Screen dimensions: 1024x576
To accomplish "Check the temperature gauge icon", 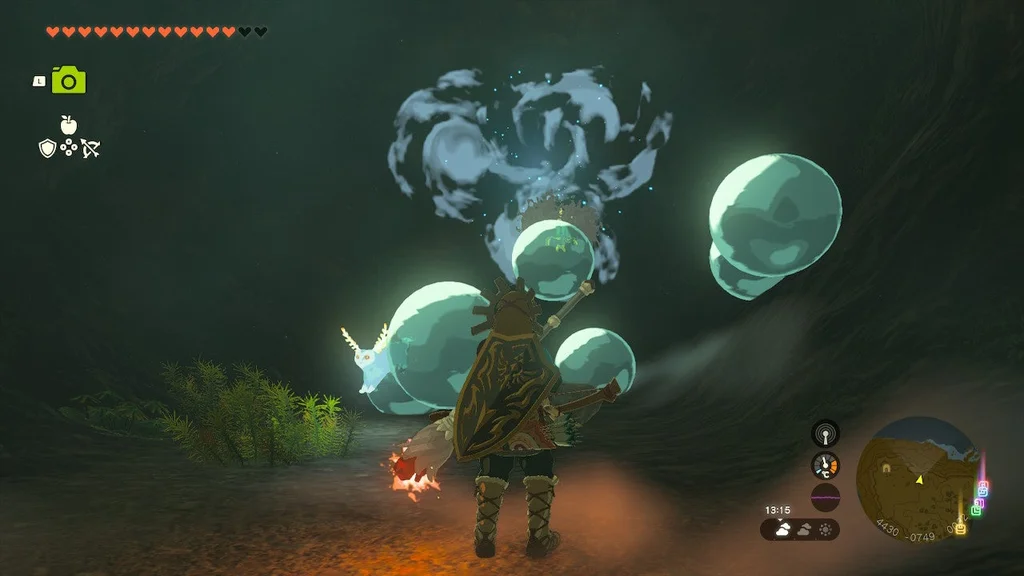I will tap(825, 465).
